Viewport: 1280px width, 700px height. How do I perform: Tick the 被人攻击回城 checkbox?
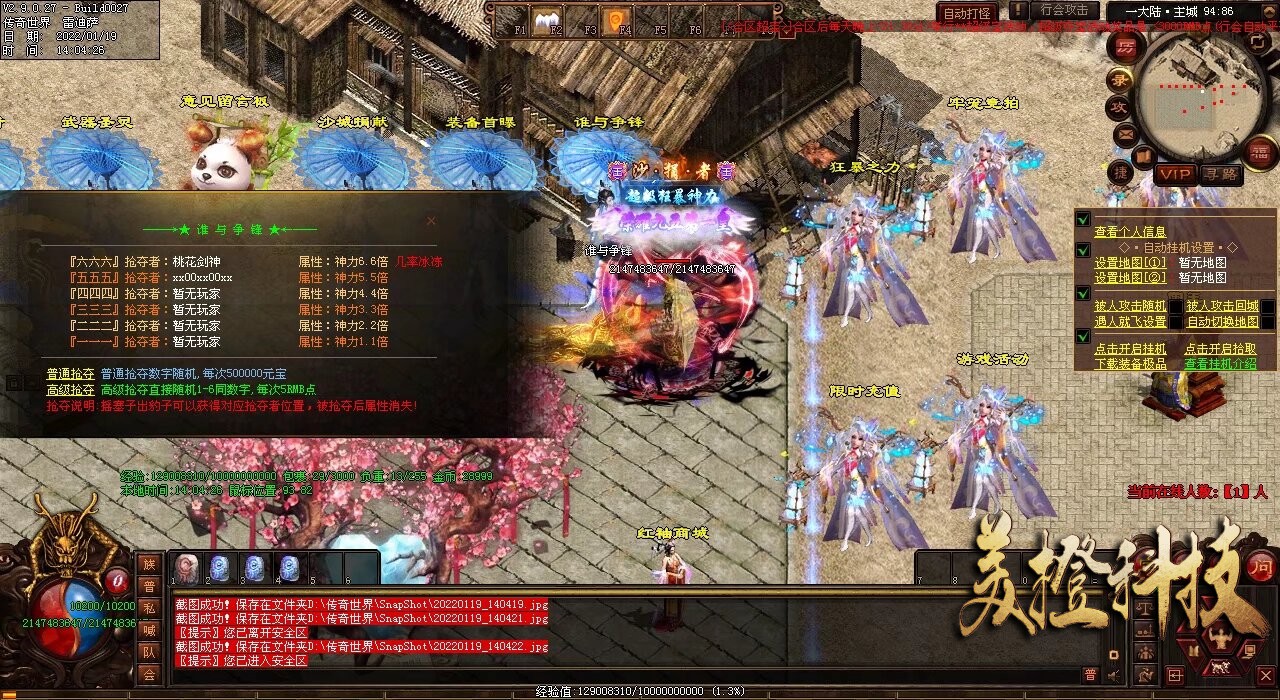1266,306
